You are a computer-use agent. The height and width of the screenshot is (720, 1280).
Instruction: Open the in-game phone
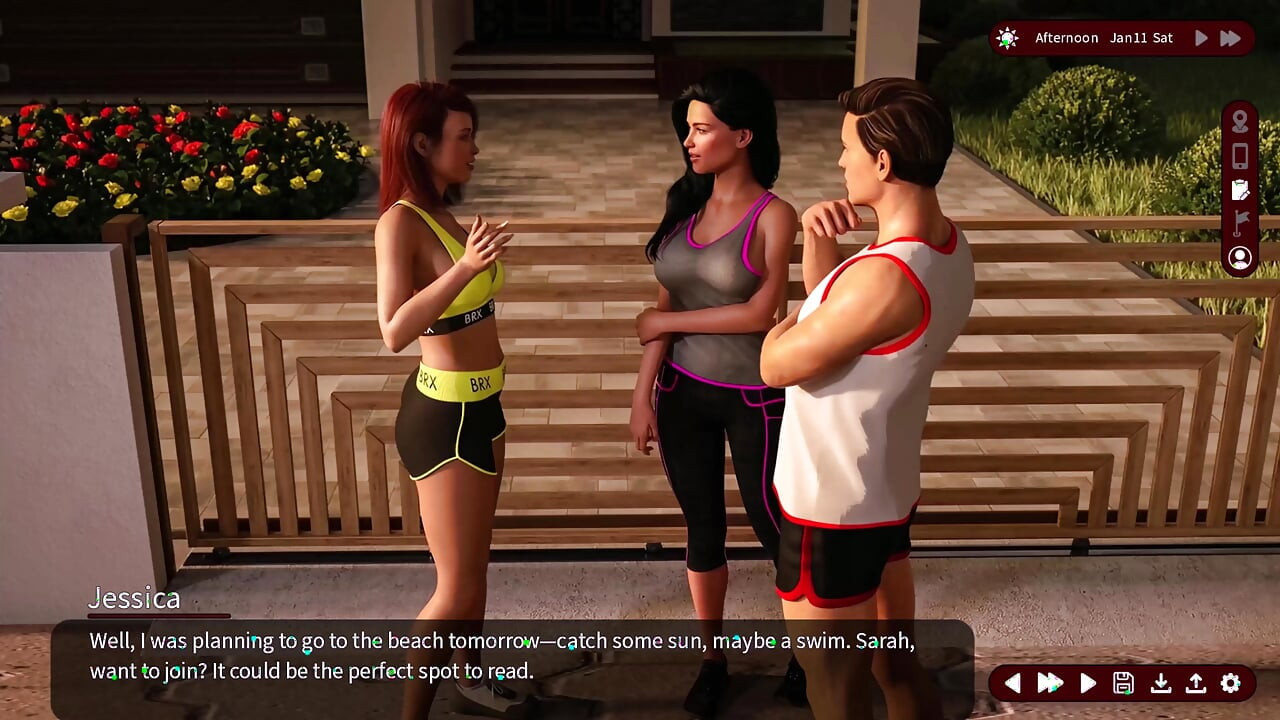pos(1238,156)
